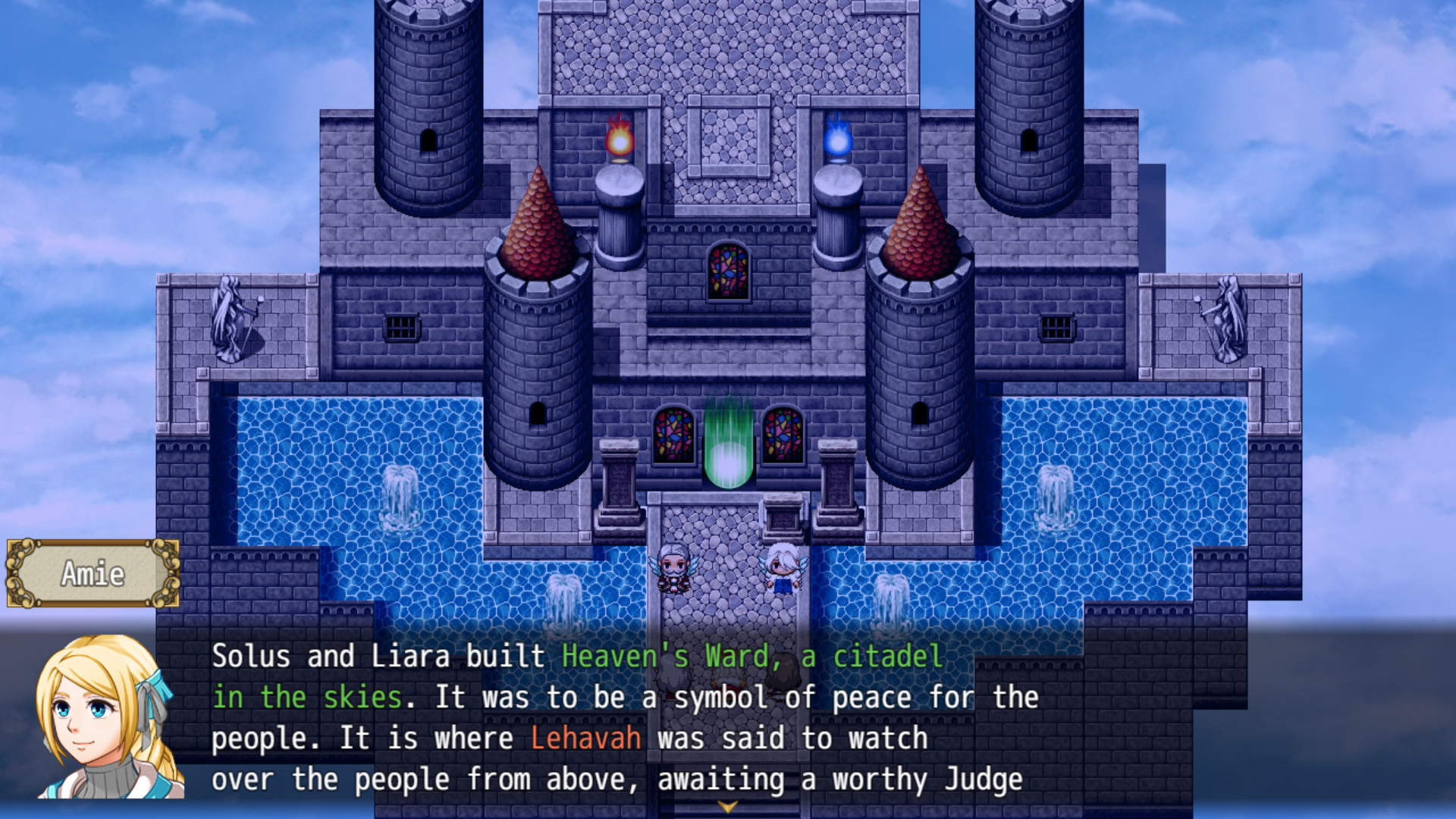Click the Amie name plate

91,574
